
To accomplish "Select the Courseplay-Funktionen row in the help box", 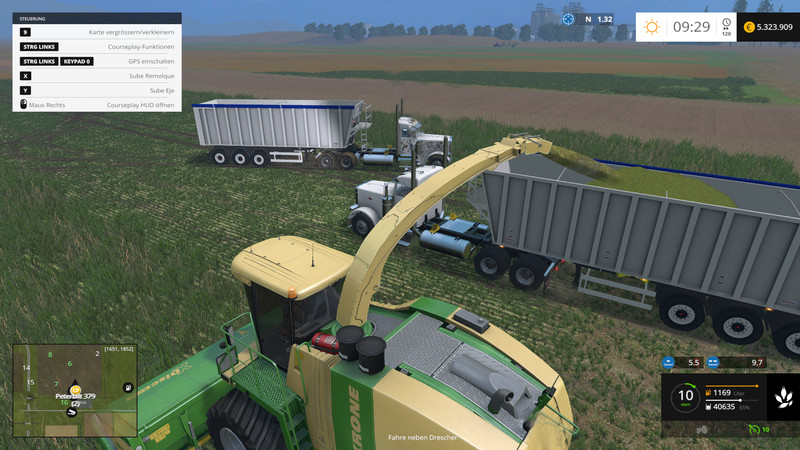I will click(97, 46).
